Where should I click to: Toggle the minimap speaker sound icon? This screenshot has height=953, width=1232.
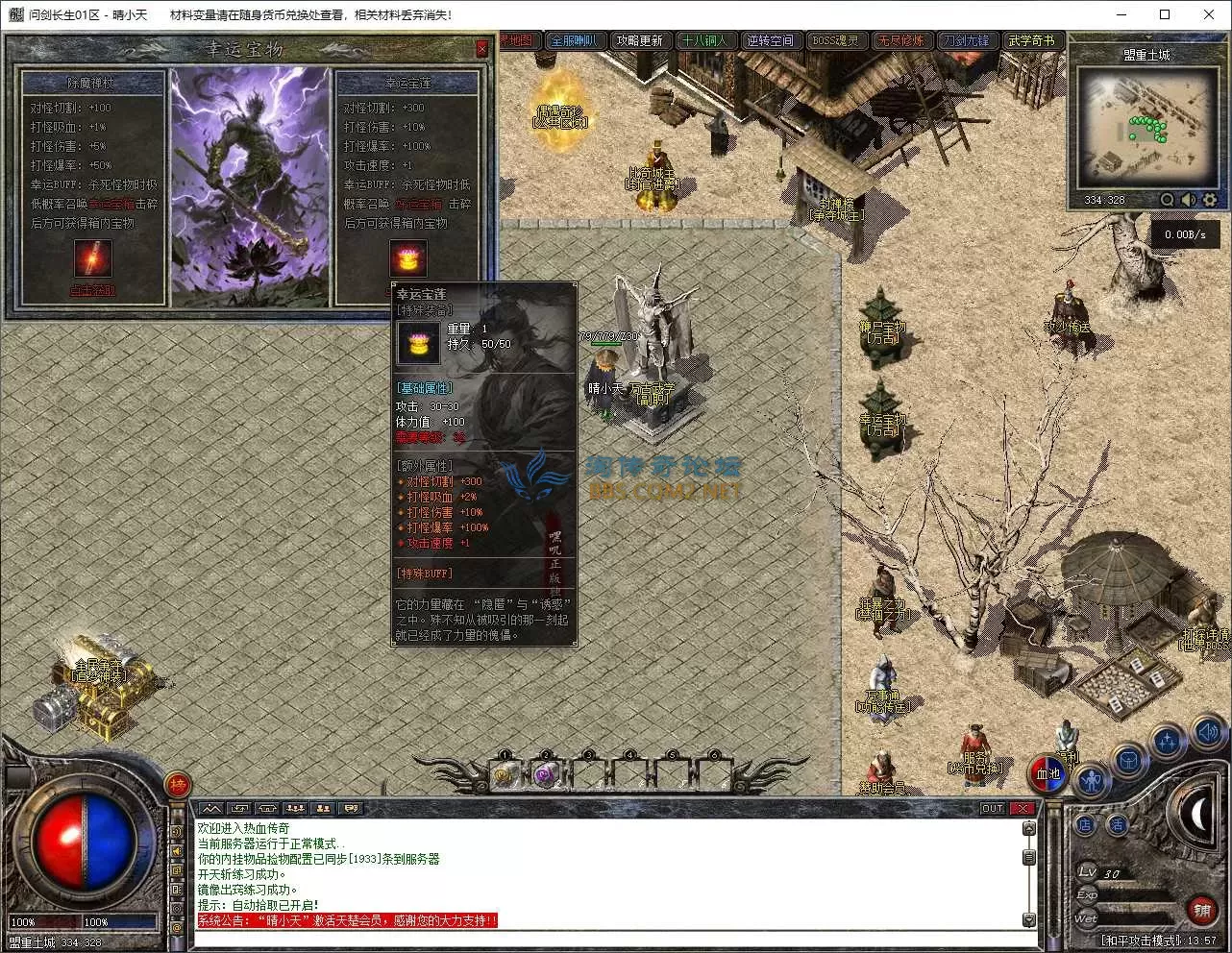tap(1189, 200)
